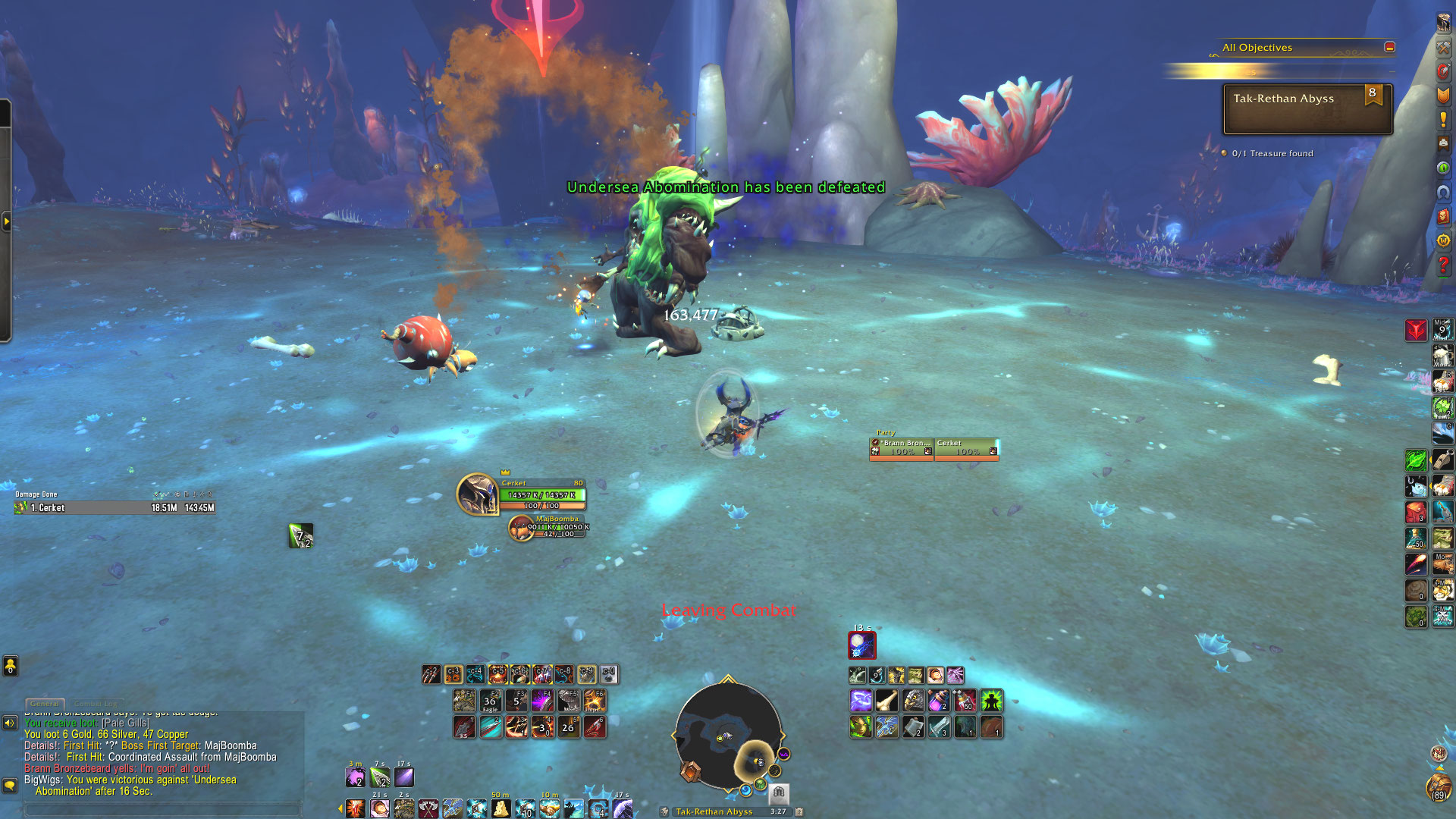
Task: Open the Combat Log chat tab
Action: click(x=96, y=704)
